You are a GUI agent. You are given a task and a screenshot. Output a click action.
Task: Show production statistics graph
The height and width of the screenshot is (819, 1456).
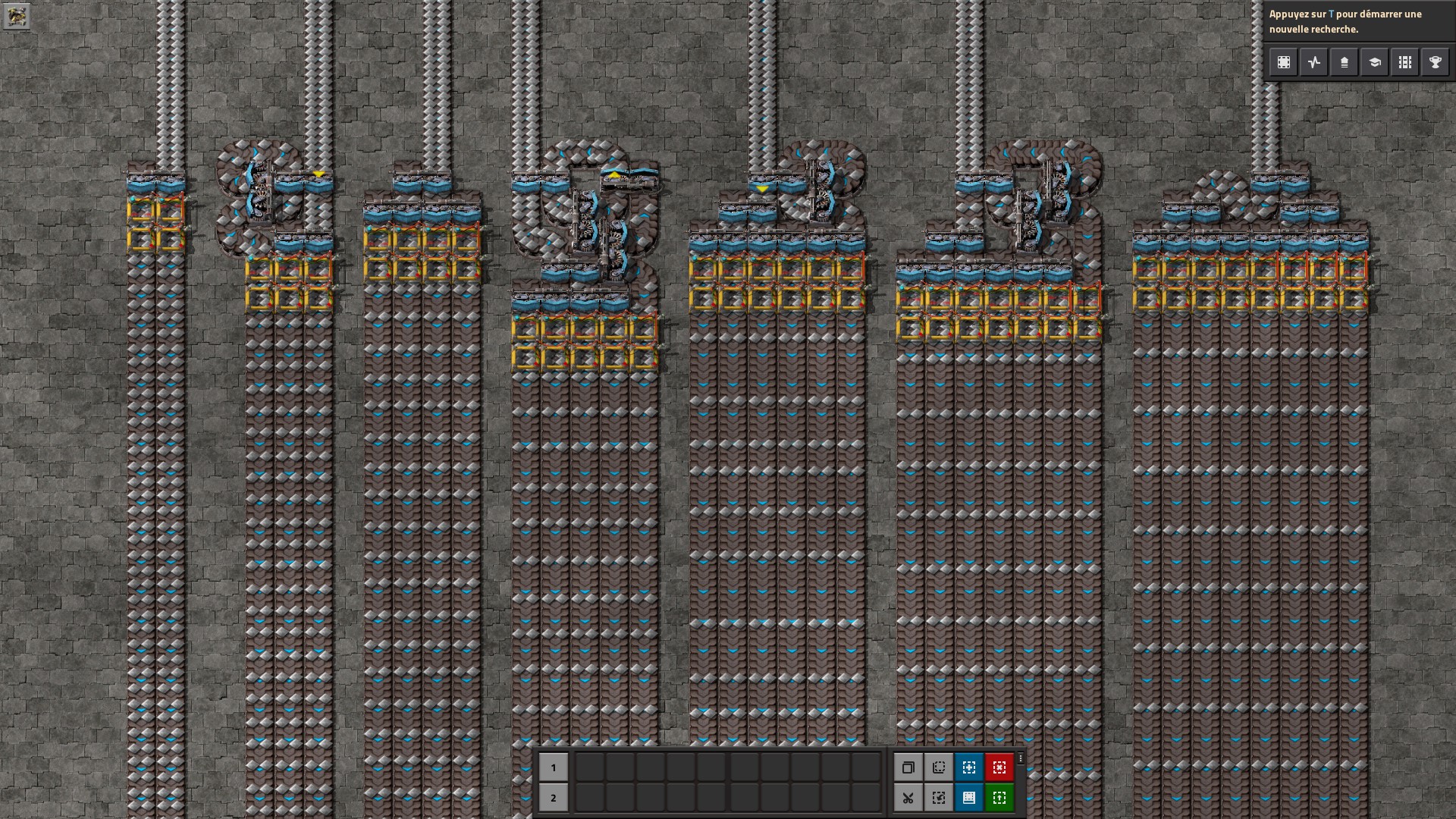click(x=1314, y=62)
